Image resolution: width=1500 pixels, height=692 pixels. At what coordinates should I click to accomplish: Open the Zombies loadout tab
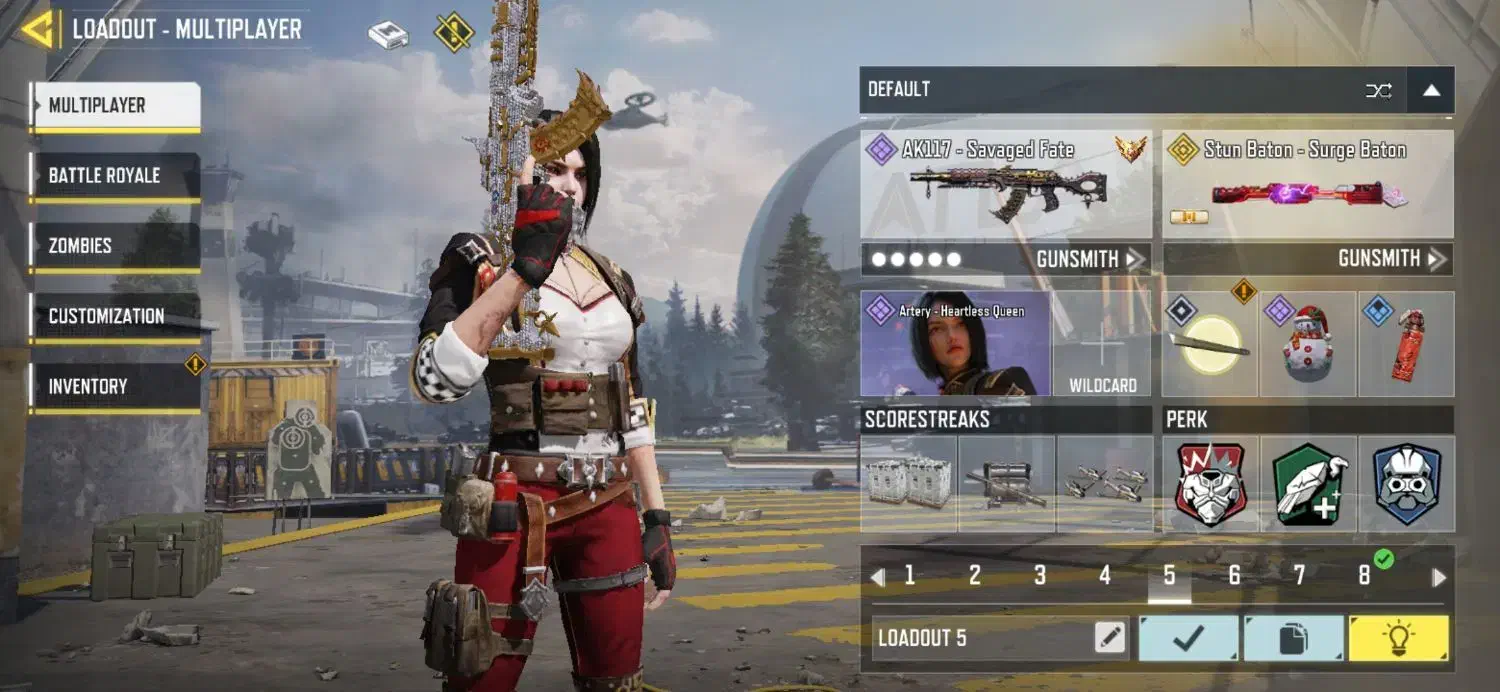115,246
